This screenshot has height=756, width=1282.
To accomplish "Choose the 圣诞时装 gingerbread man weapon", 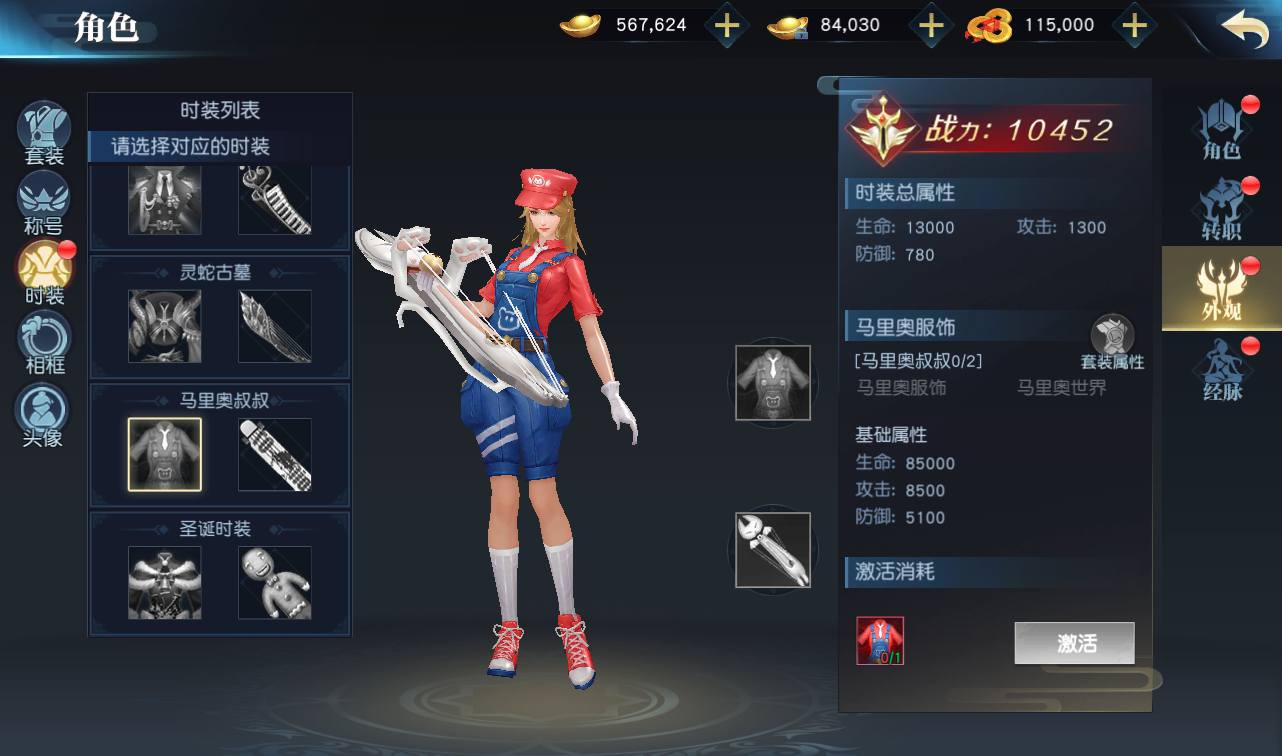I will coord(274,582).
